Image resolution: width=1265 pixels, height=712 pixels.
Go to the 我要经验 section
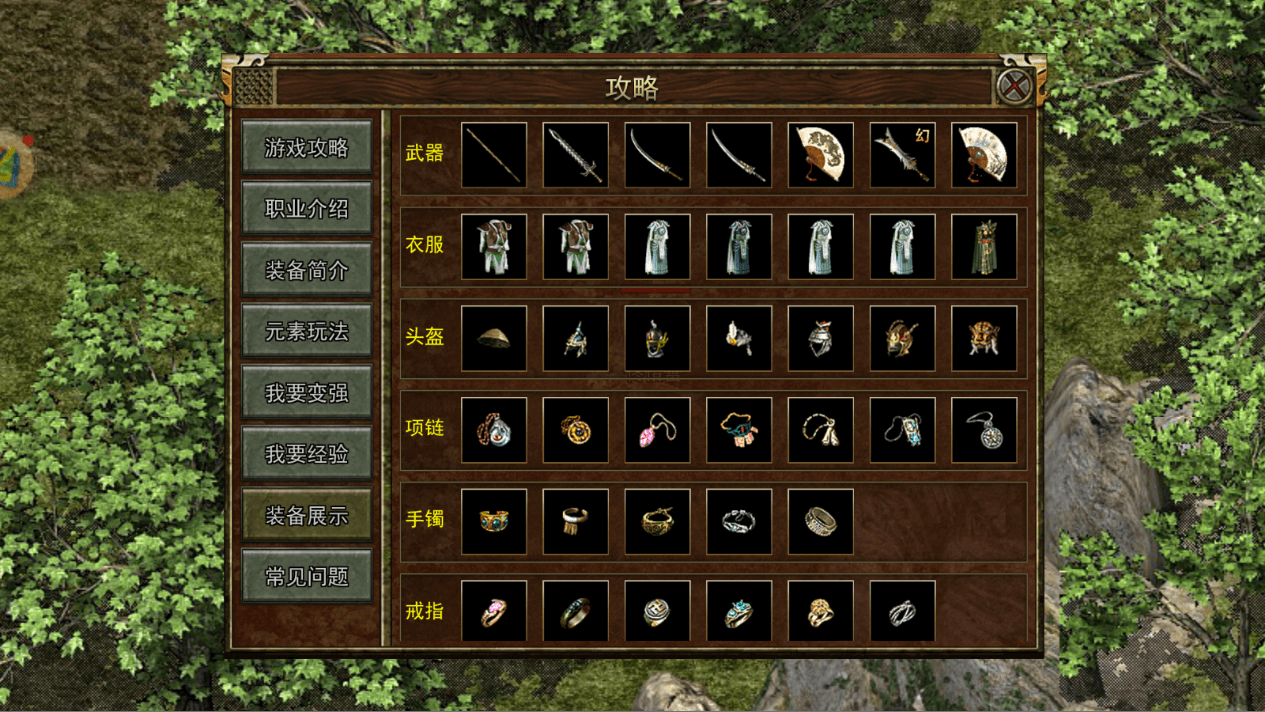(307, 454)
